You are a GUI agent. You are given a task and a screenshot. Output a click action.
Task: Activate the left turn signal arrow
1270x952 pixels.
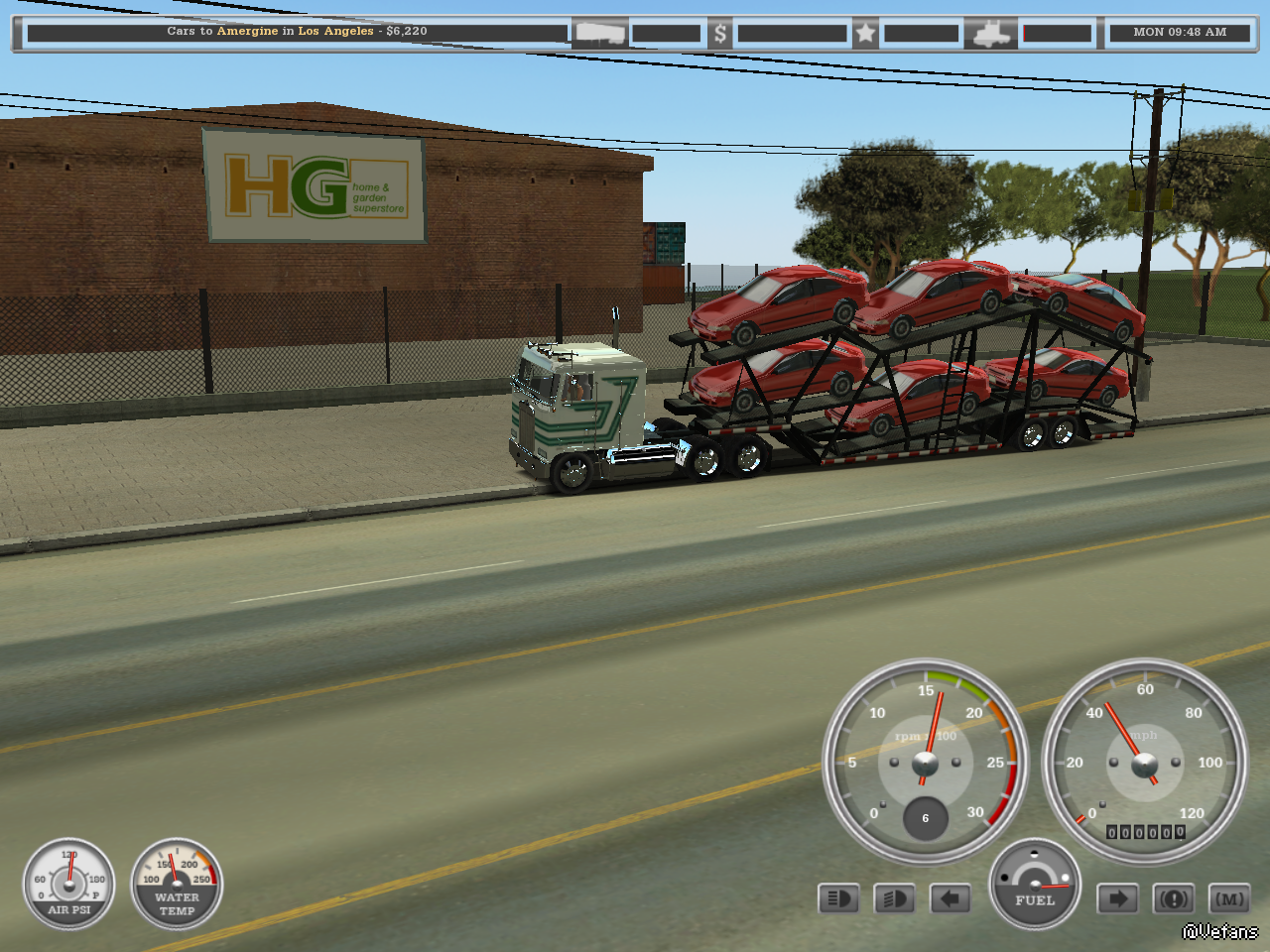(x=950, y=899)
